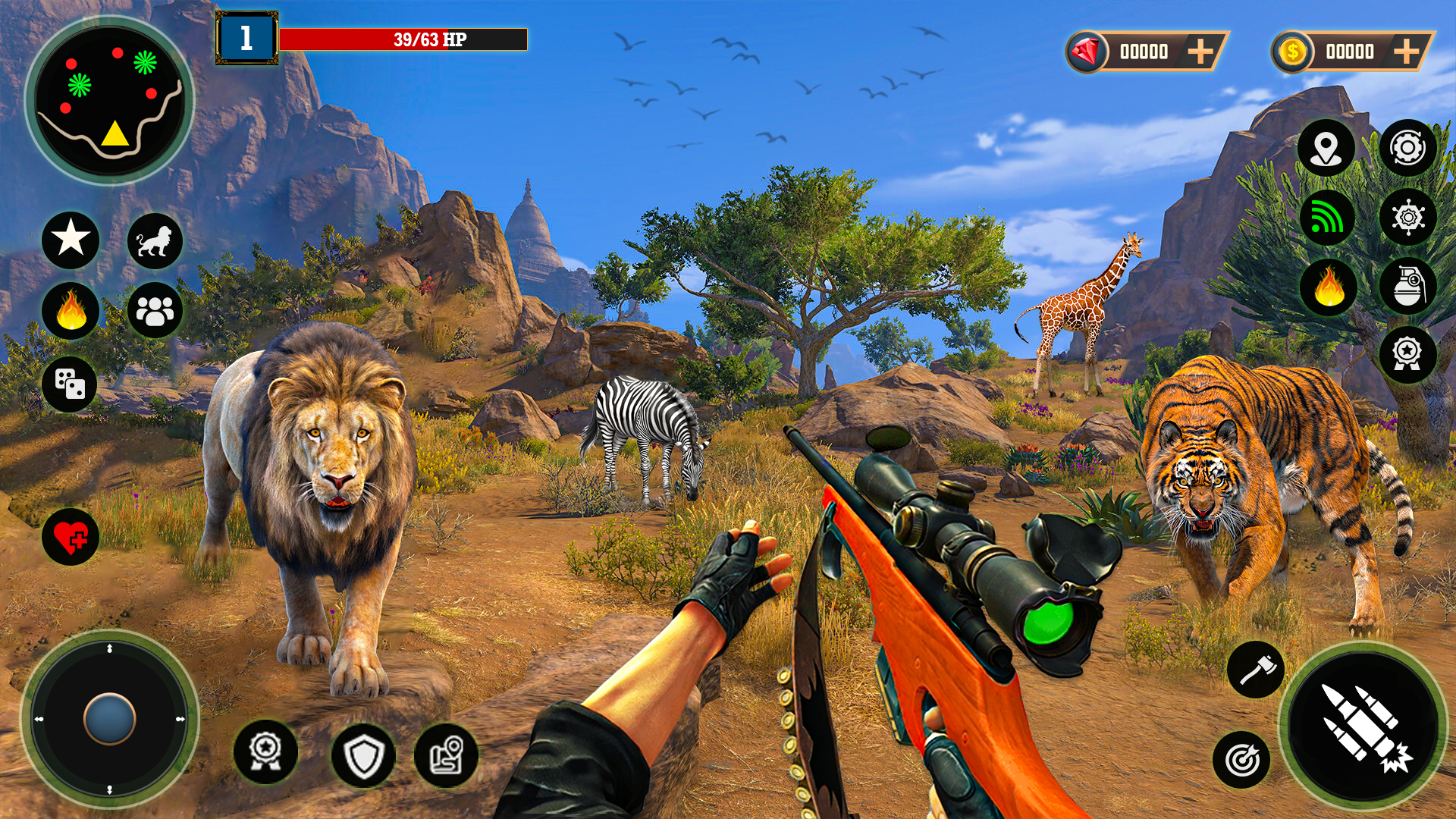
Task: Select the shield icon
Action: (363, 755)
